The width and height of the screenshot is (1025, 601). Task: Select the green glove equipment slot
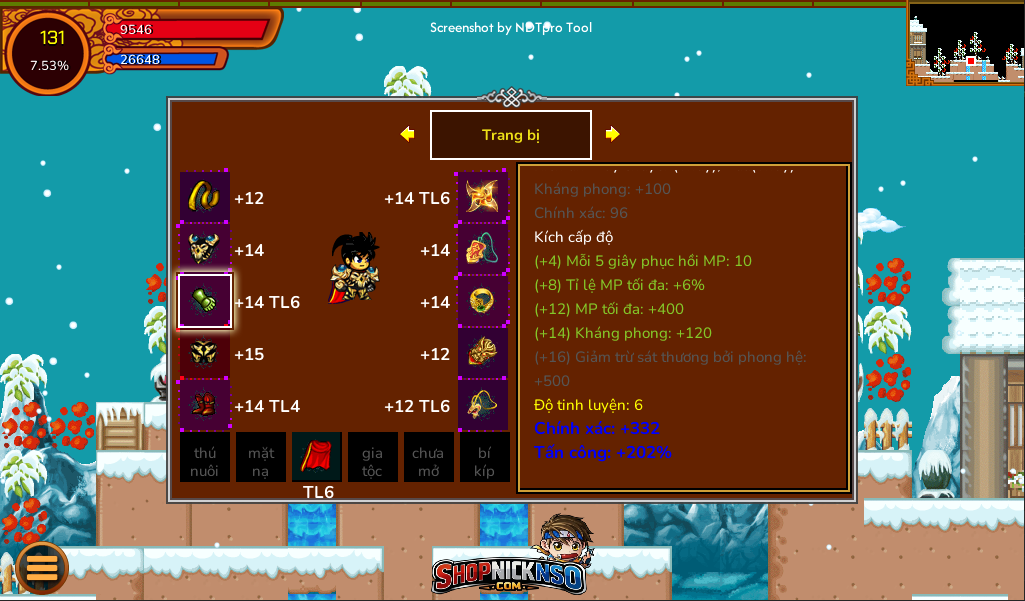(x=205, y=301)
